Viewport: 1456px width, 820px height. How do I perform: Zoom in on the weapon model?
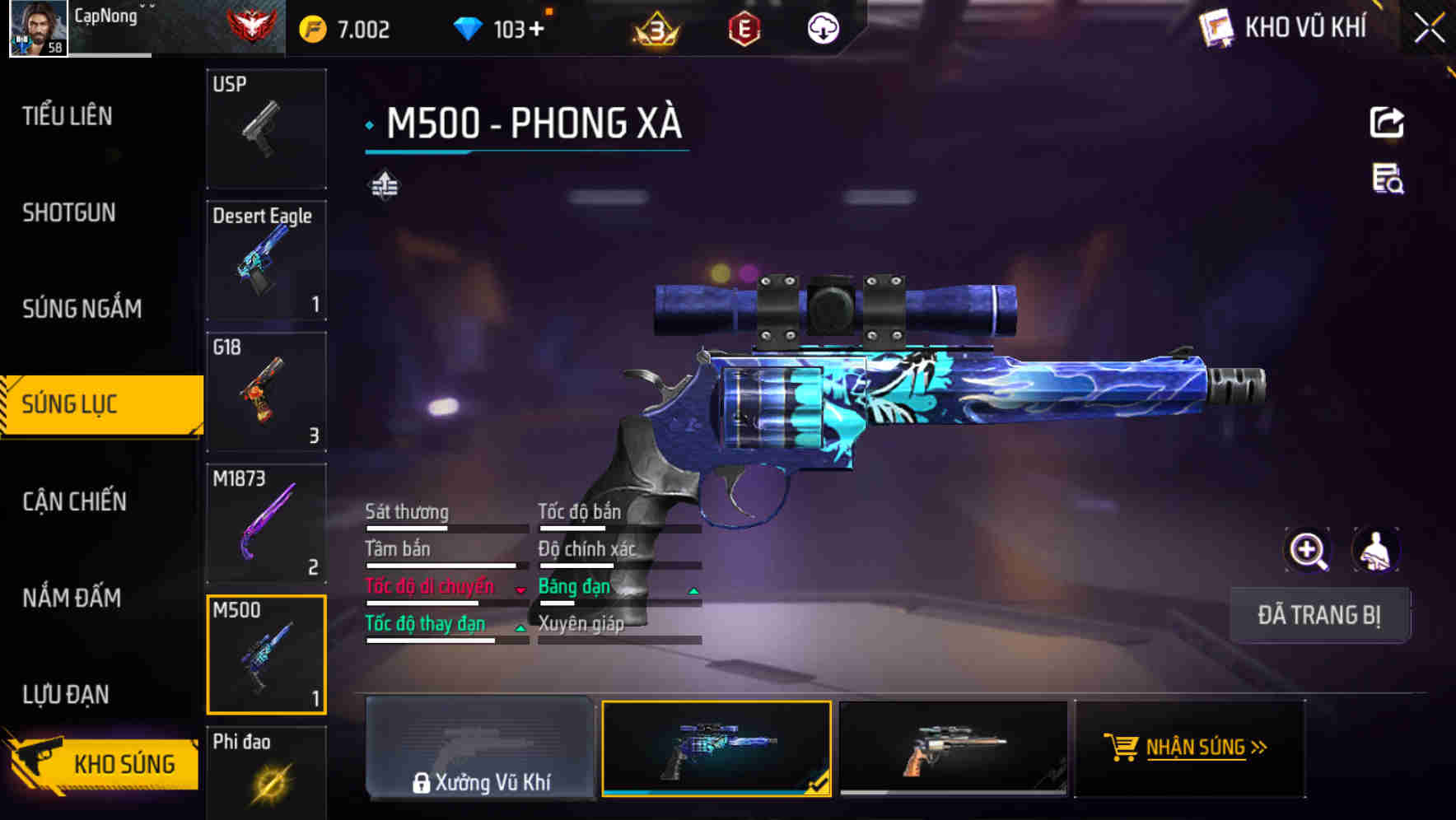click(1309, 550)
